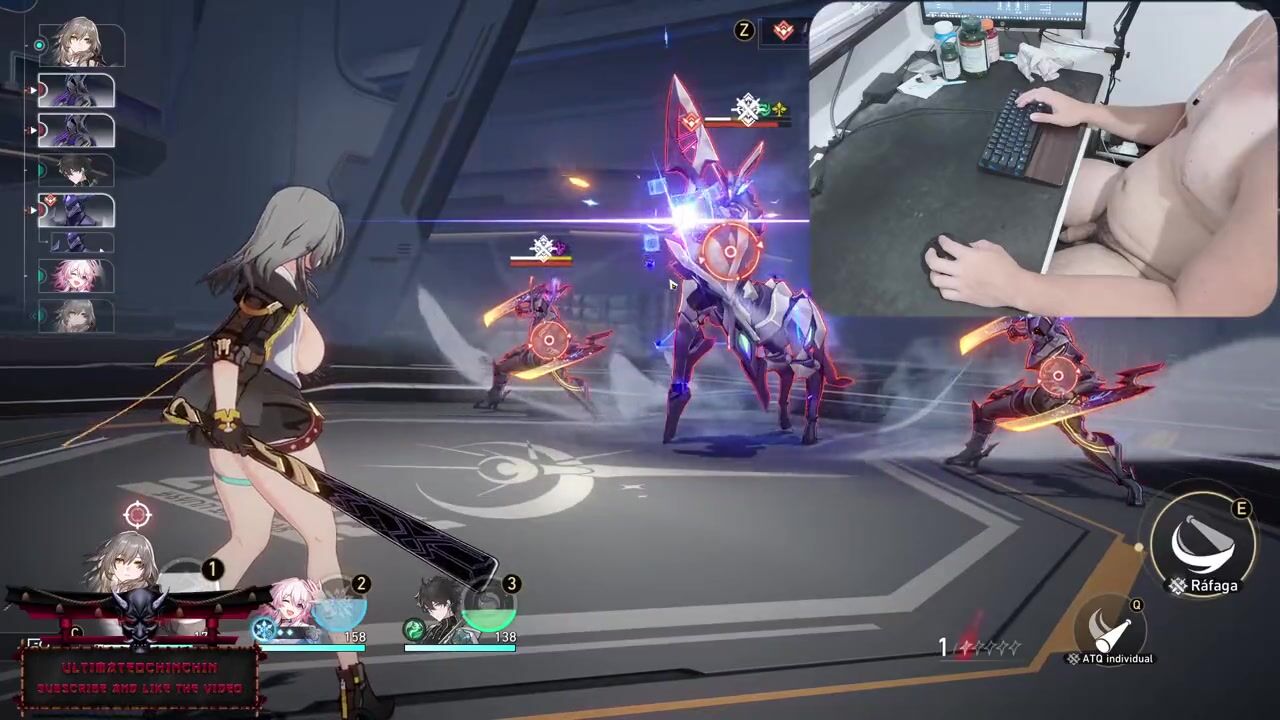This screenshot has height=720, width=1280.
Task: Click Dan Heng's turn order portrait
Action: pyautogui.click(x=76, y=171)
